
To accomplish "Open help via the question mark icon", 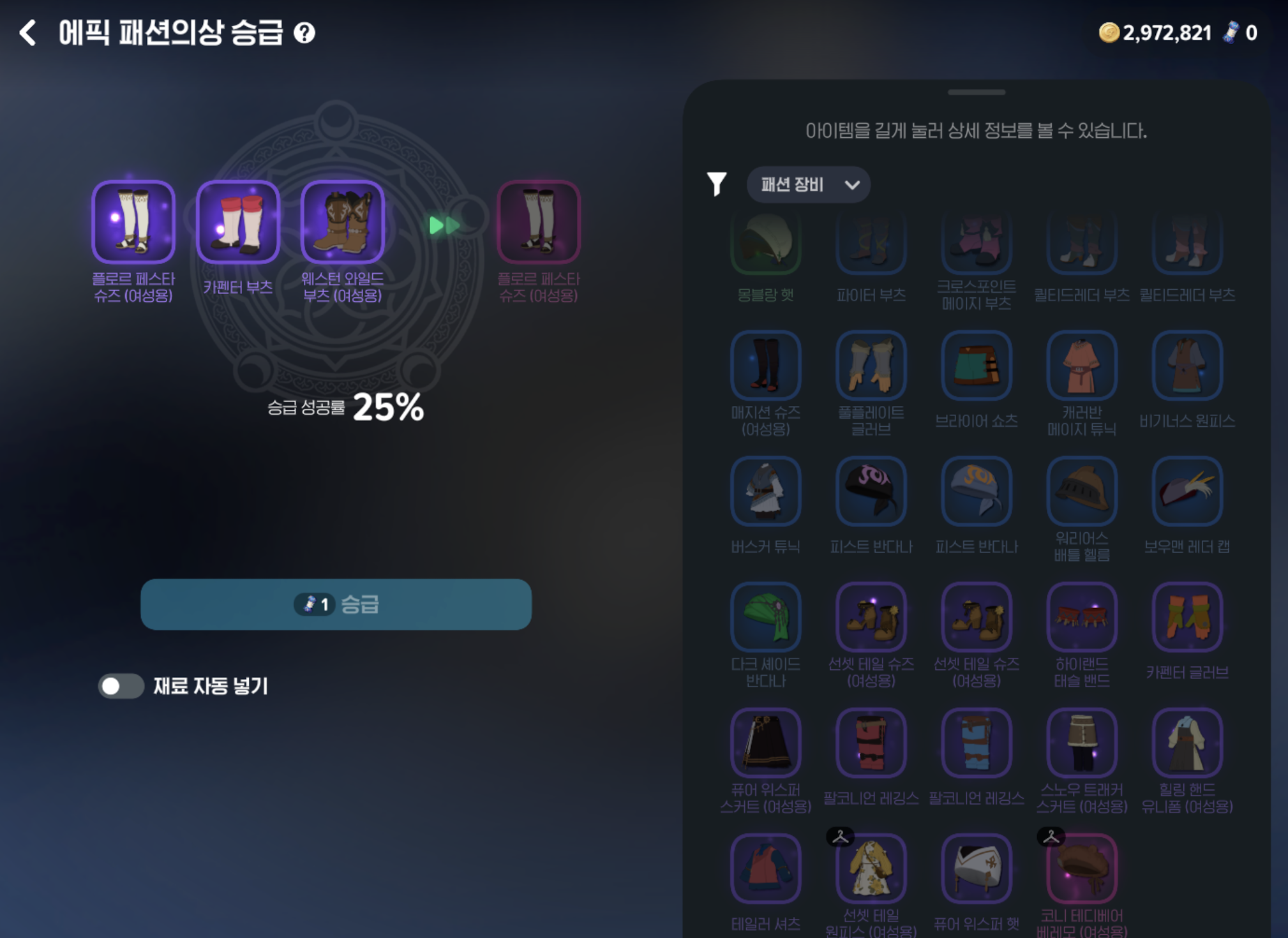I will point(304,34).
